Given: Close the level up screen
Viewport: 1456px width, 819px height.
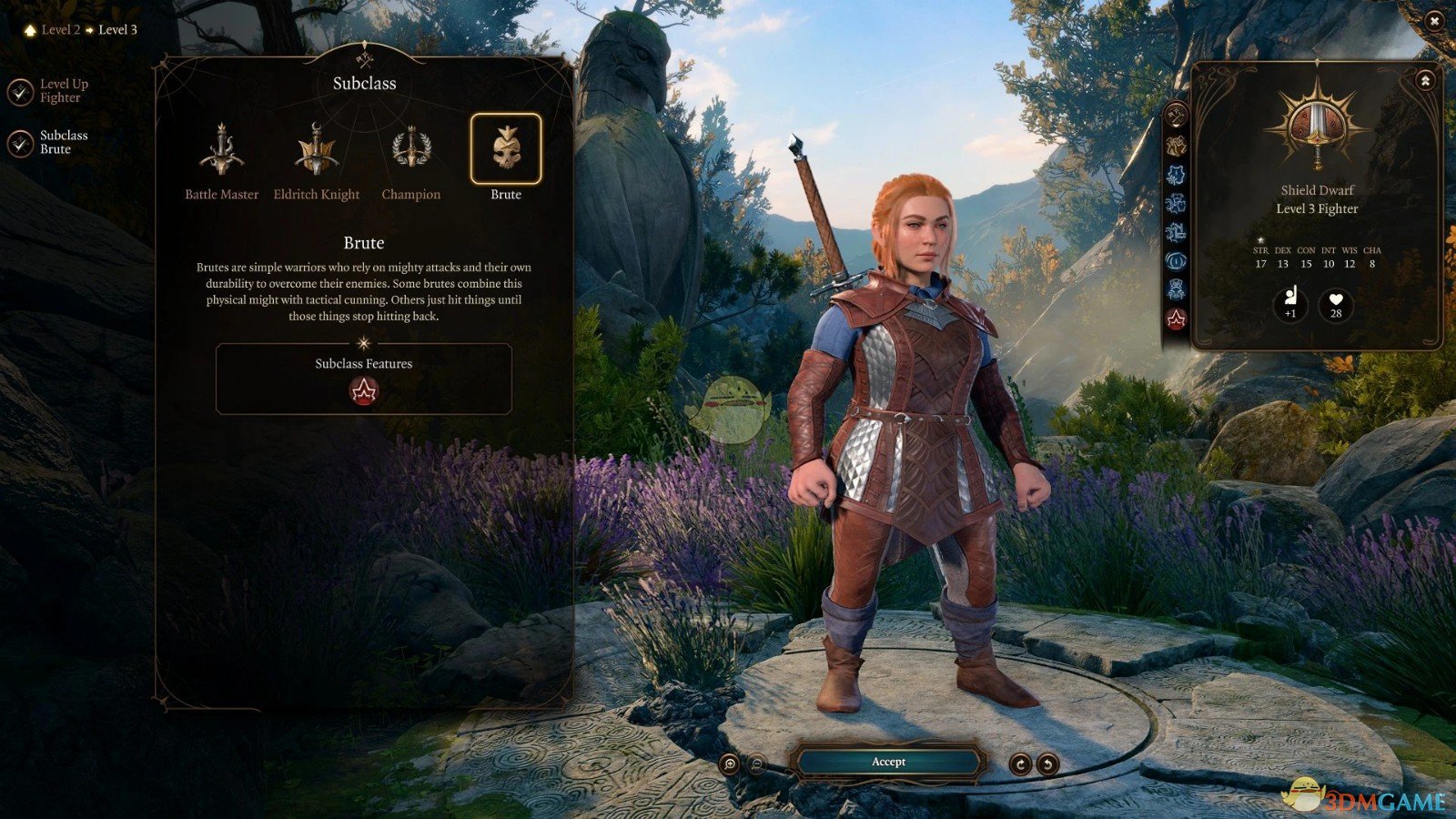Looking at the screenshot, I should (x=1434, y=21).
